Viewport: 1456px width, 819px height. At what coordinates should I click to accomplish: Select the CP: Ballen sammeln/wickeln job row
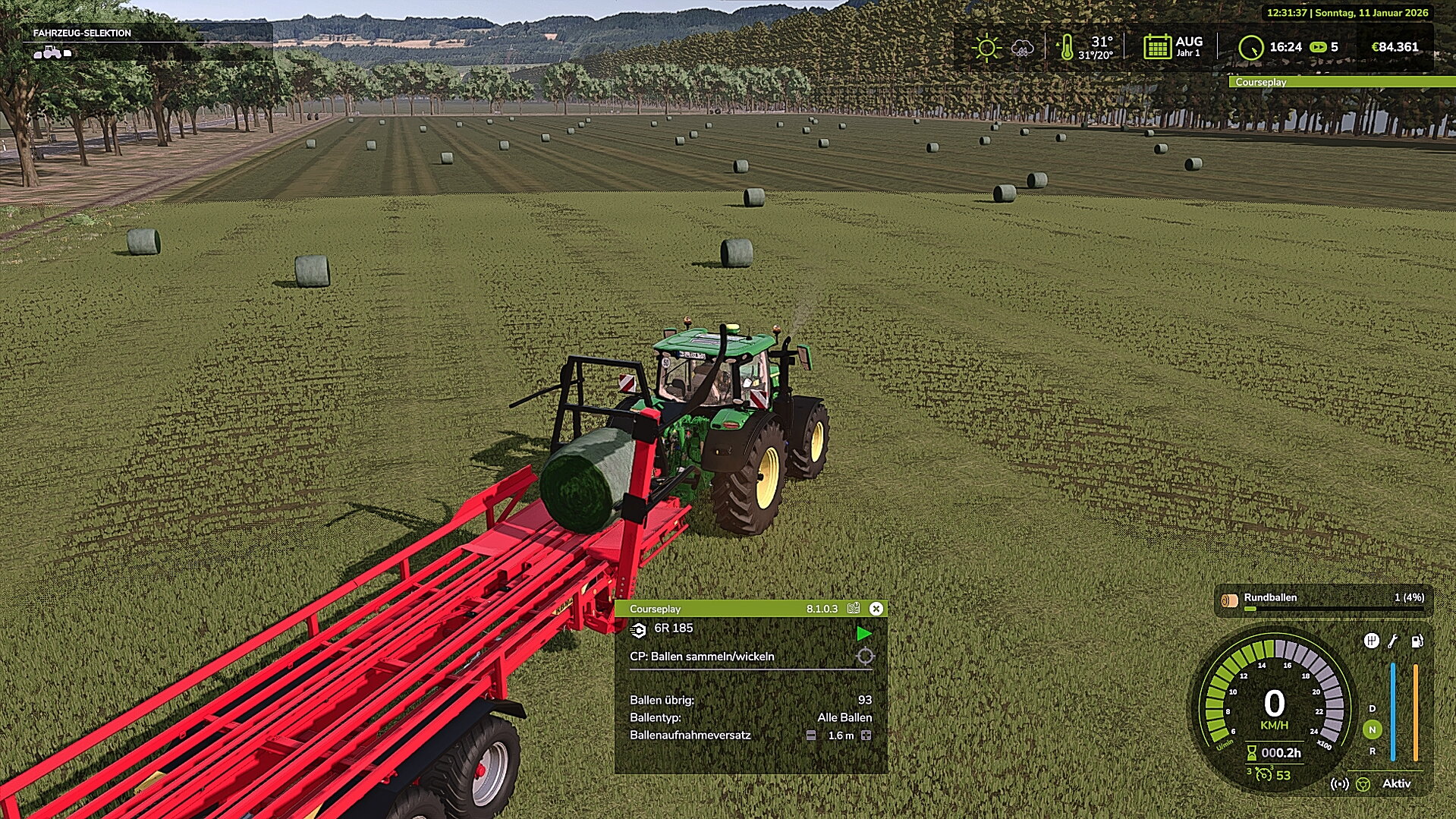tap(702, 657)
